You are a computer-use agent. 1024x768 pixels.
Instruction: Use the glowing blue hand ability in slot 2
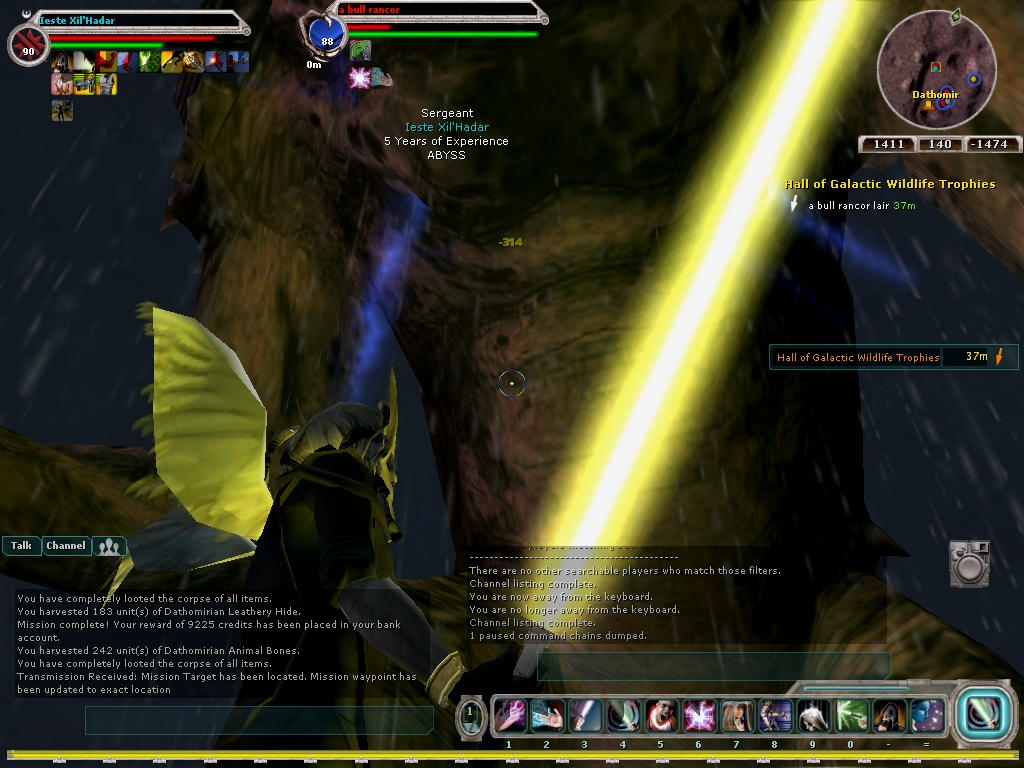[x=547, y=716]
